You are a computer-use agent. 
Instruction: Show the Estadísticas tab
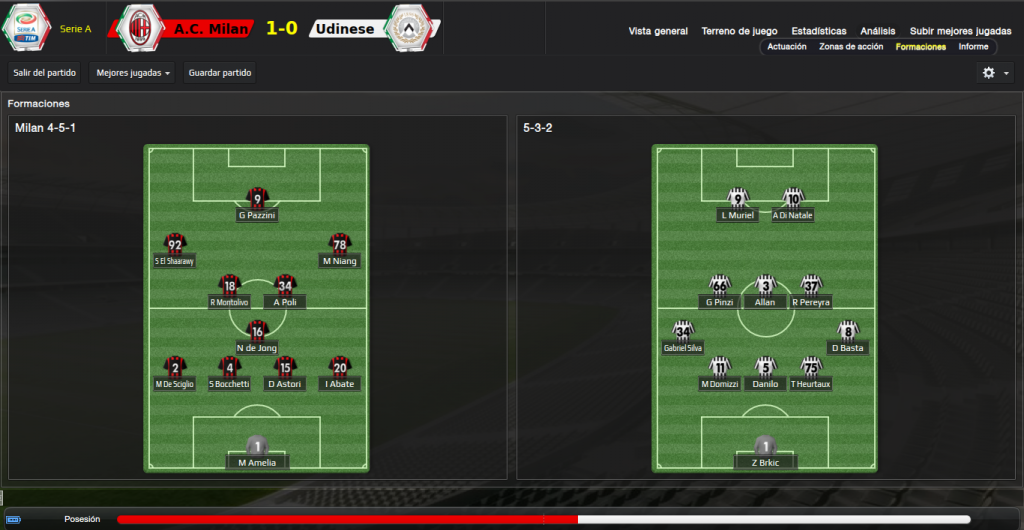[x=818, y=31]
